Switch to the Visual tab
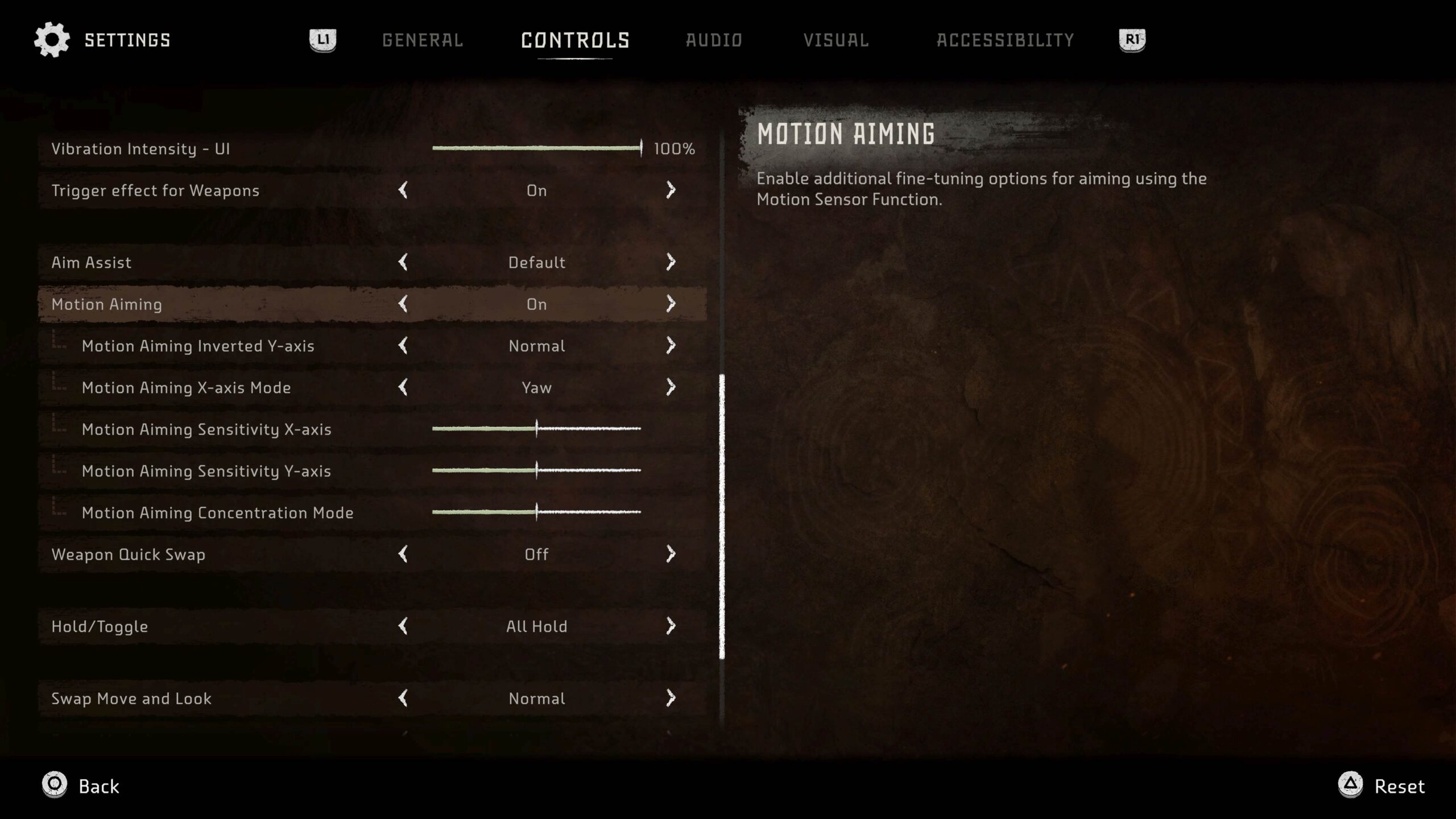1456x819 pixels. (836, 40)
